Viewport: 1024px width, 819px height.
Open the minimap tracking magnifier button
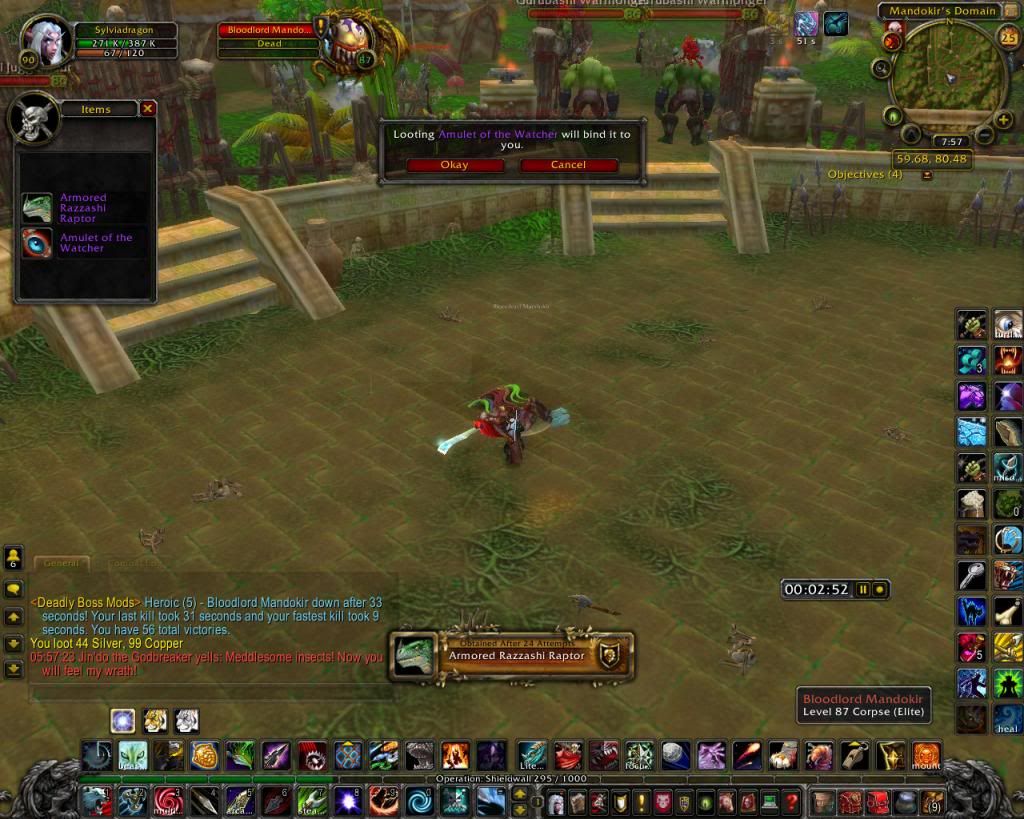[x=881, y=68]
